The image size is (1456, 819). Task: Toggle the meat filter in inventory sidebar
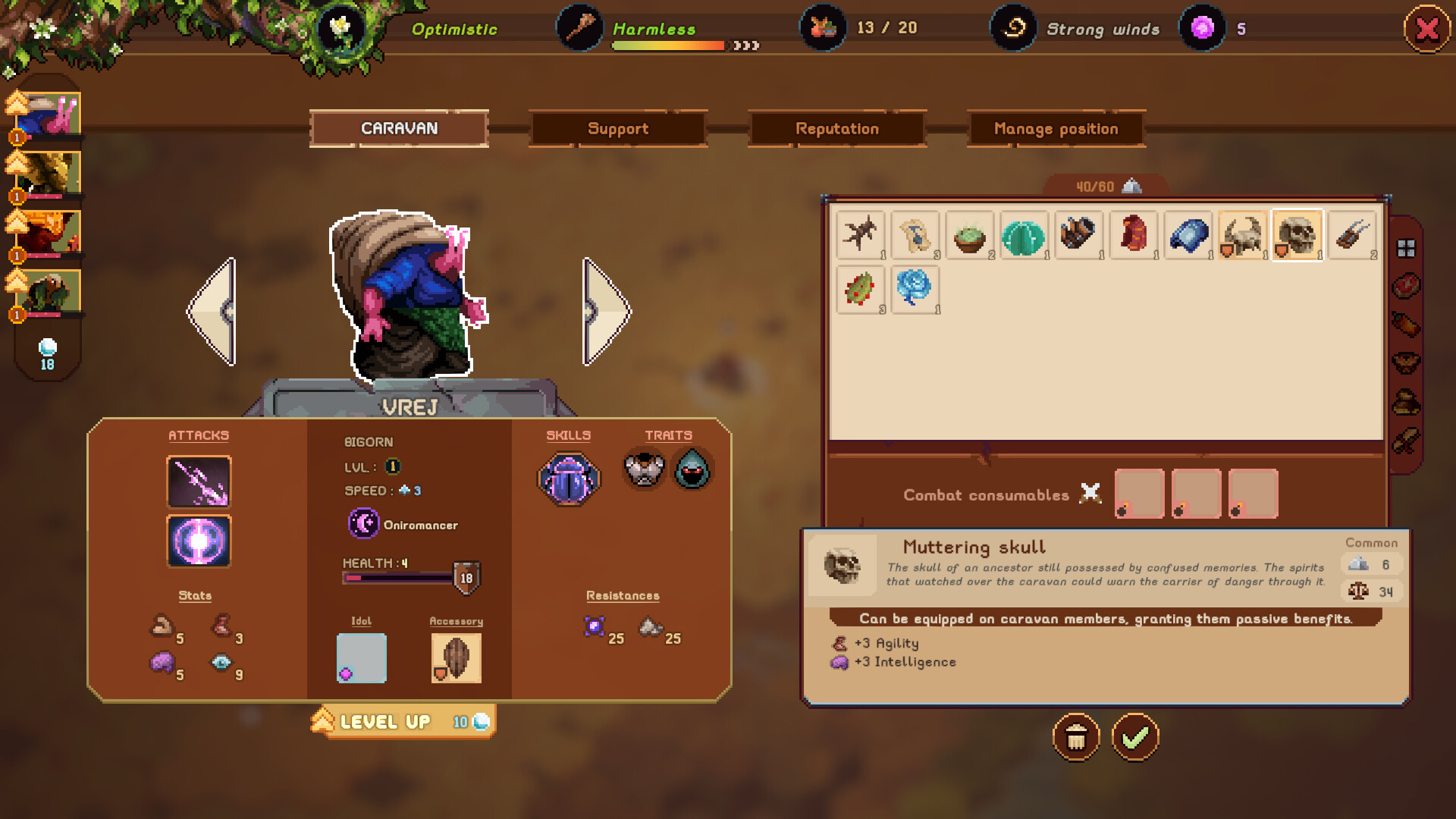tap(1407, 284)
